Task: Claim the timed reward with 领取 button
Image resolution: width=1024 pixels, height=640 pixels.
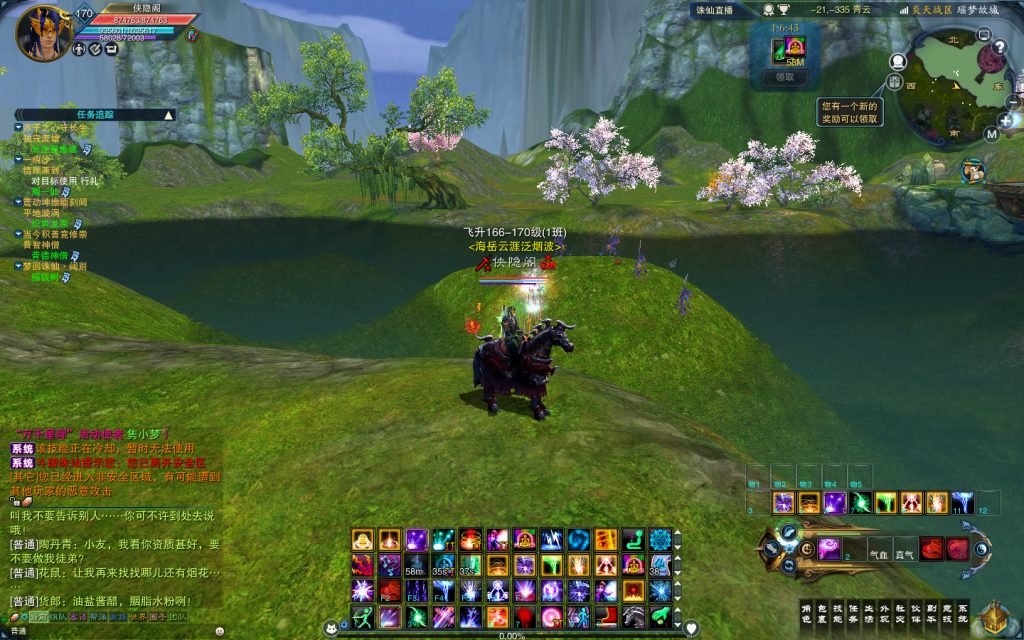Action: [785, 76]
